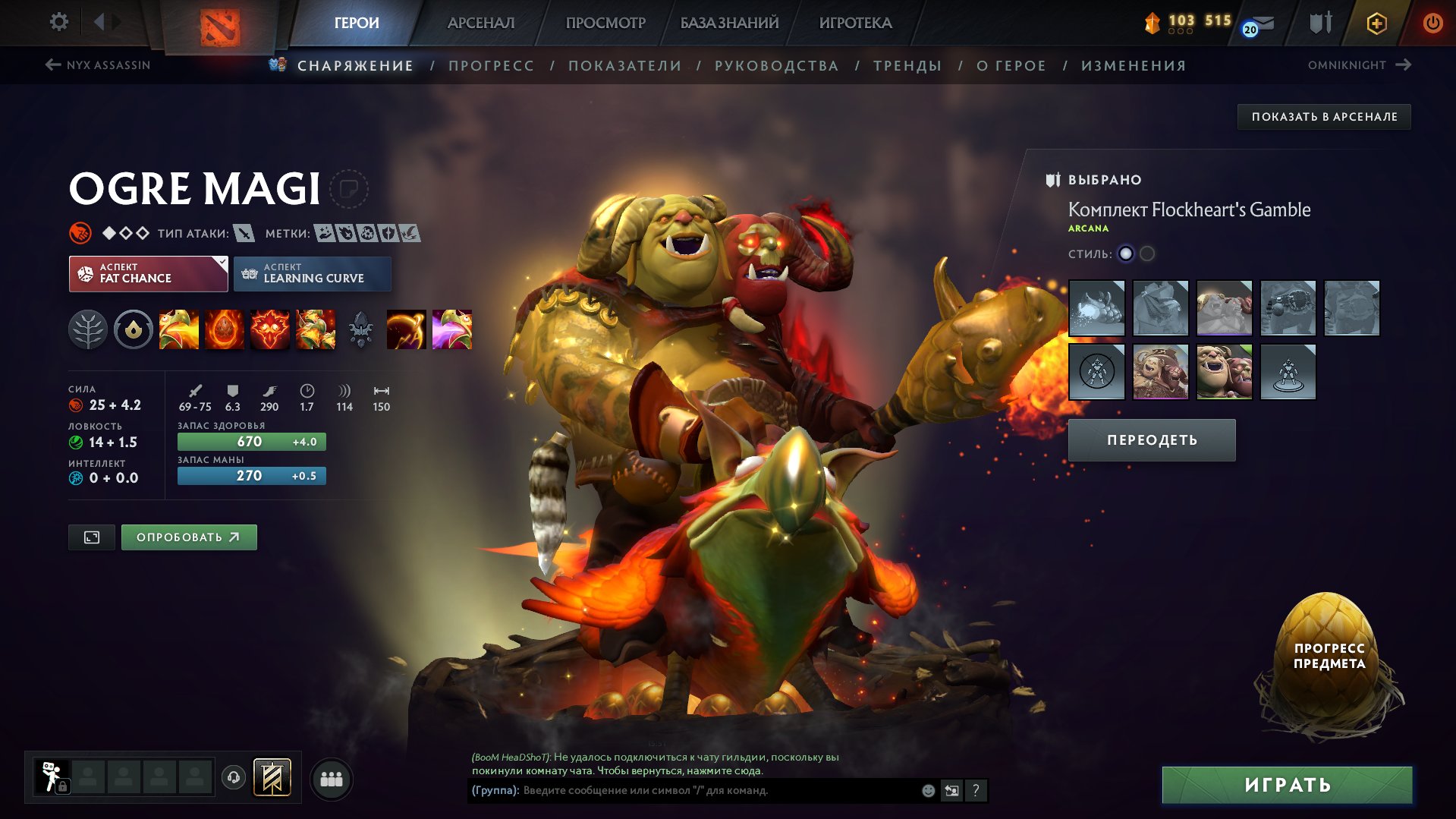Viewport: 1456px width, 819px height.
Task: Select the Fat Chance aspect
Action: (x=148, y=274)
